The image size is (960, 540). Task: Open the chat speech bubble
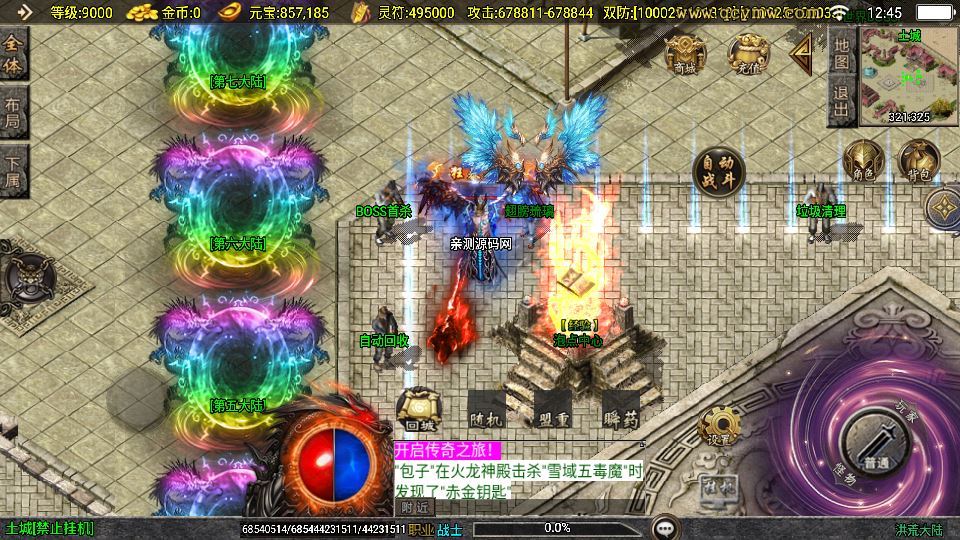[x=664, y=527]
